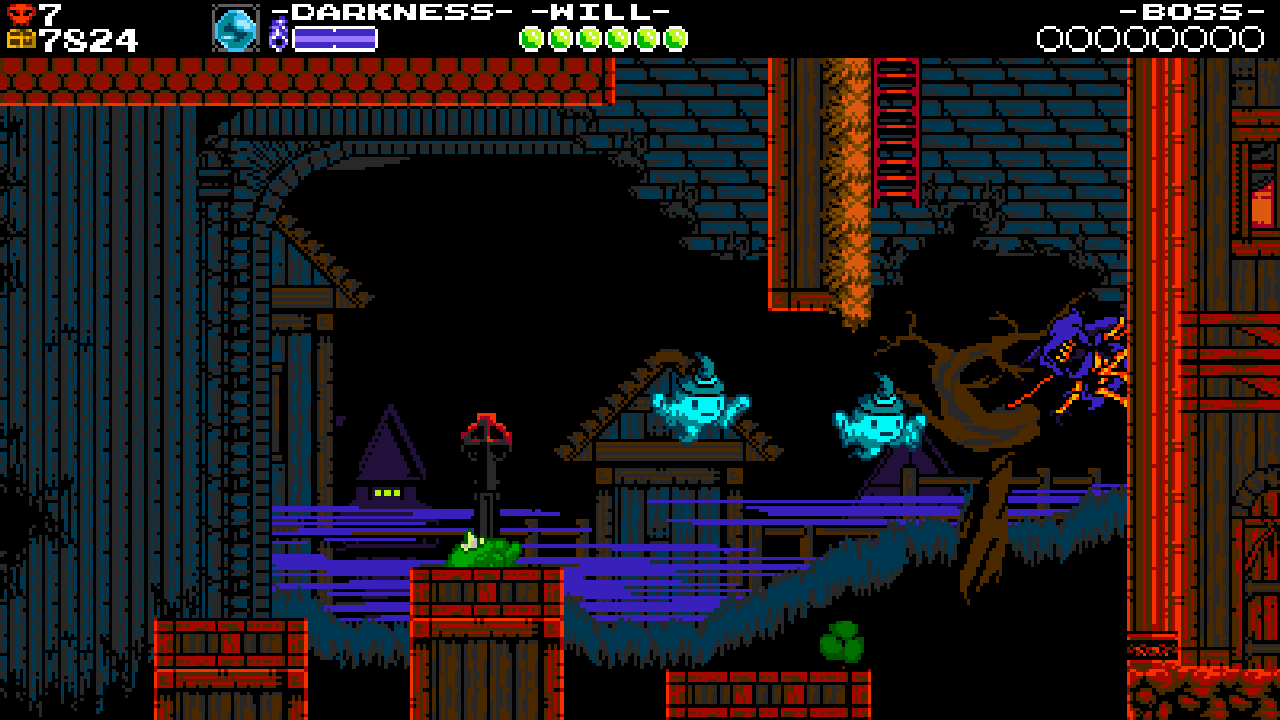This screenshot has width=1280, height=720.
Task: Open the lit purple house window
Action: (385, 492)
